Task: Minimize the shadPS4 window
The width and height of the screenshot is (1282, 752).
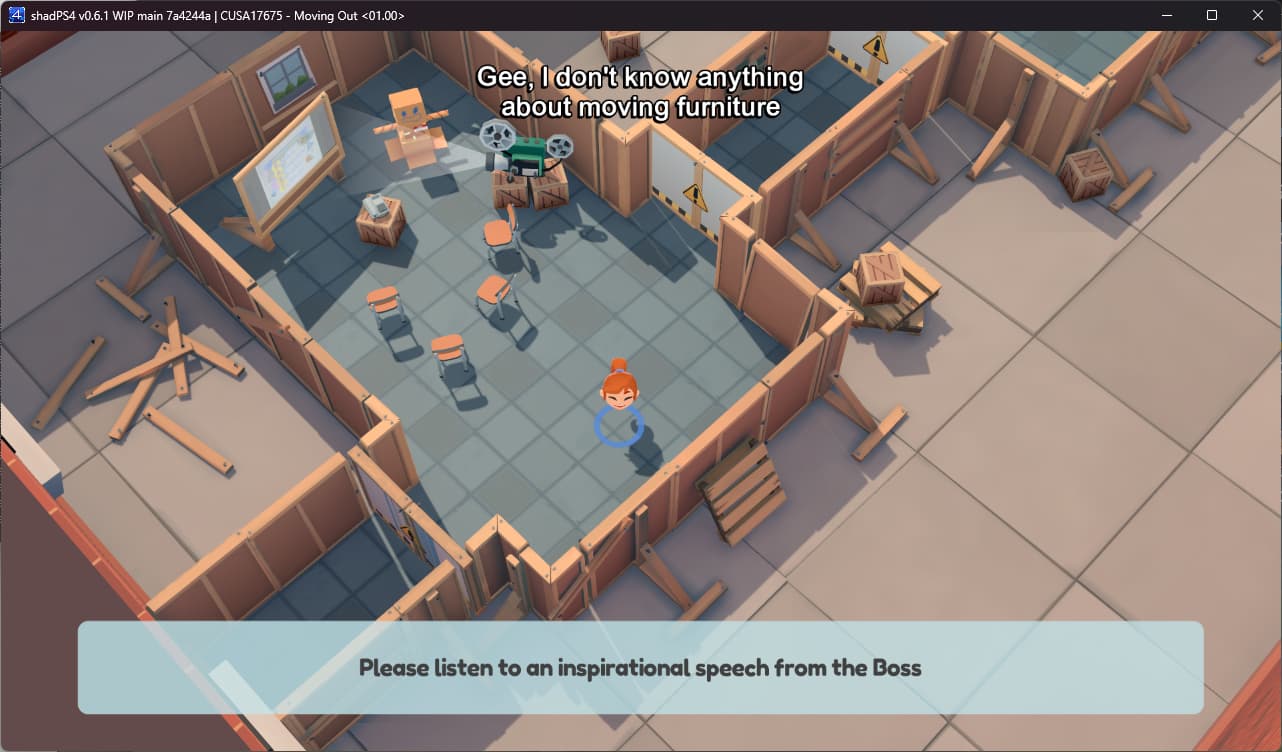Action: [x=1166, y=15]
